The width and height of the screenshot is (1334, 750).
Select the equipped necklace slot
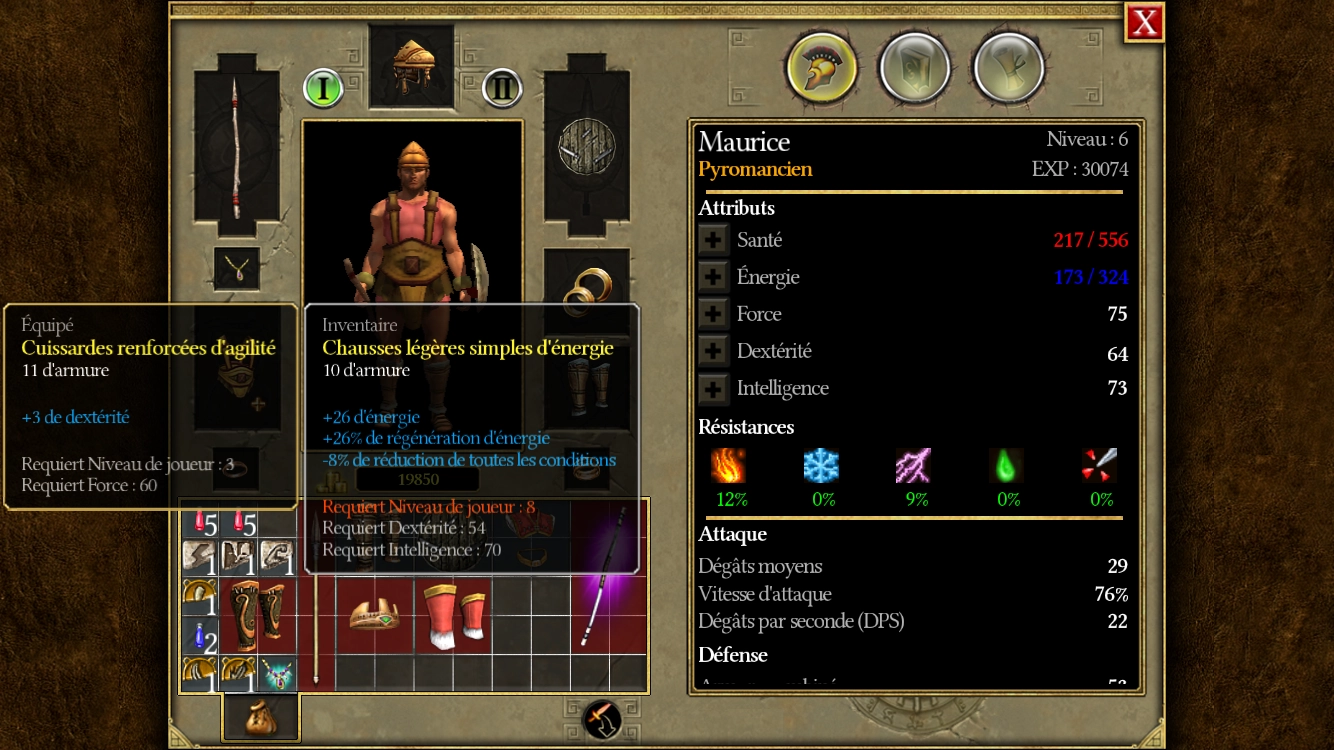(x=237, y=267)
